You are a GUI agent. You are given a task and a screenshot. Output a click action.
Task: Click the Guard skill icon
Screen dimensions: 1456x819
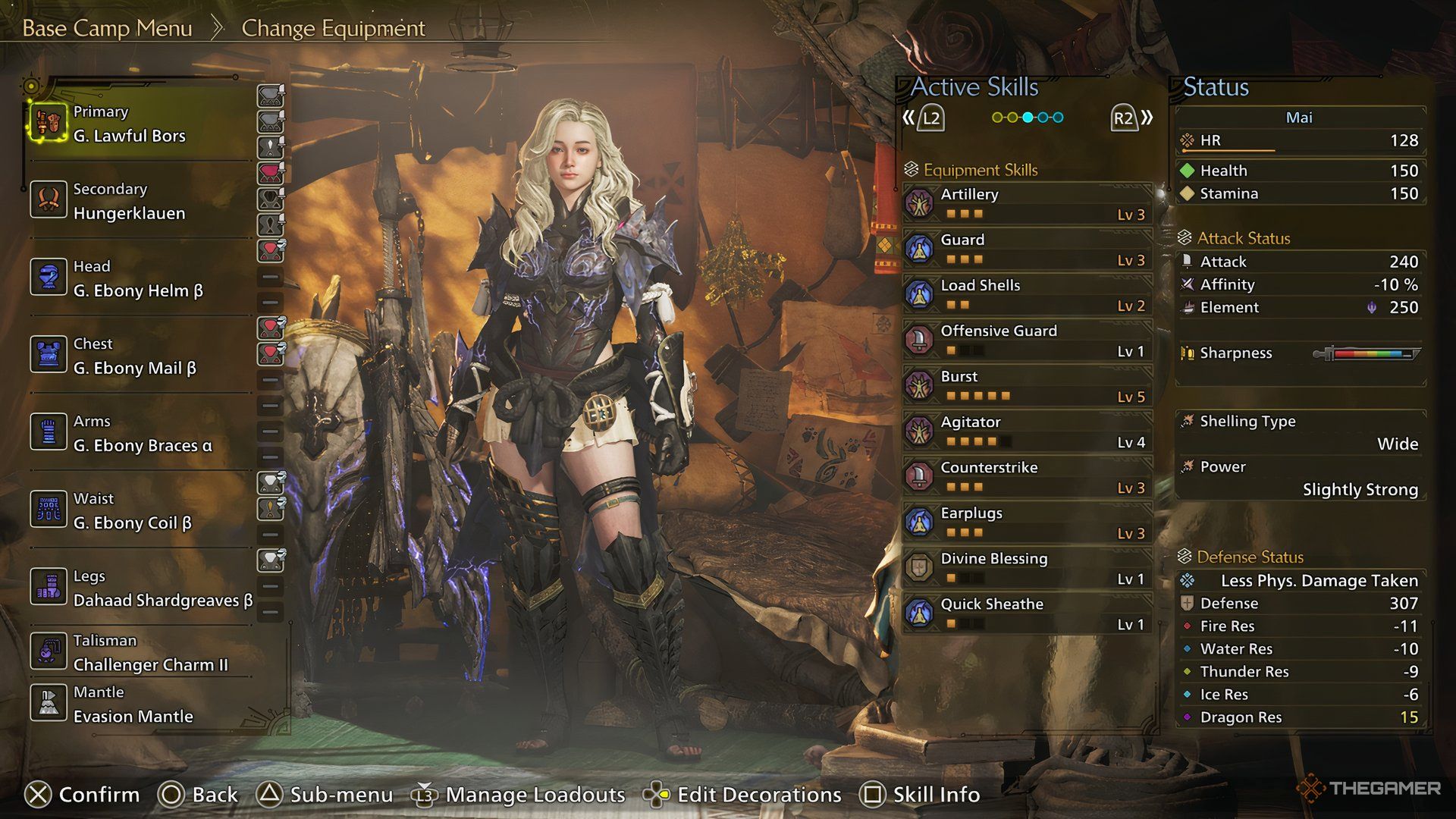(x=919, y=248)
